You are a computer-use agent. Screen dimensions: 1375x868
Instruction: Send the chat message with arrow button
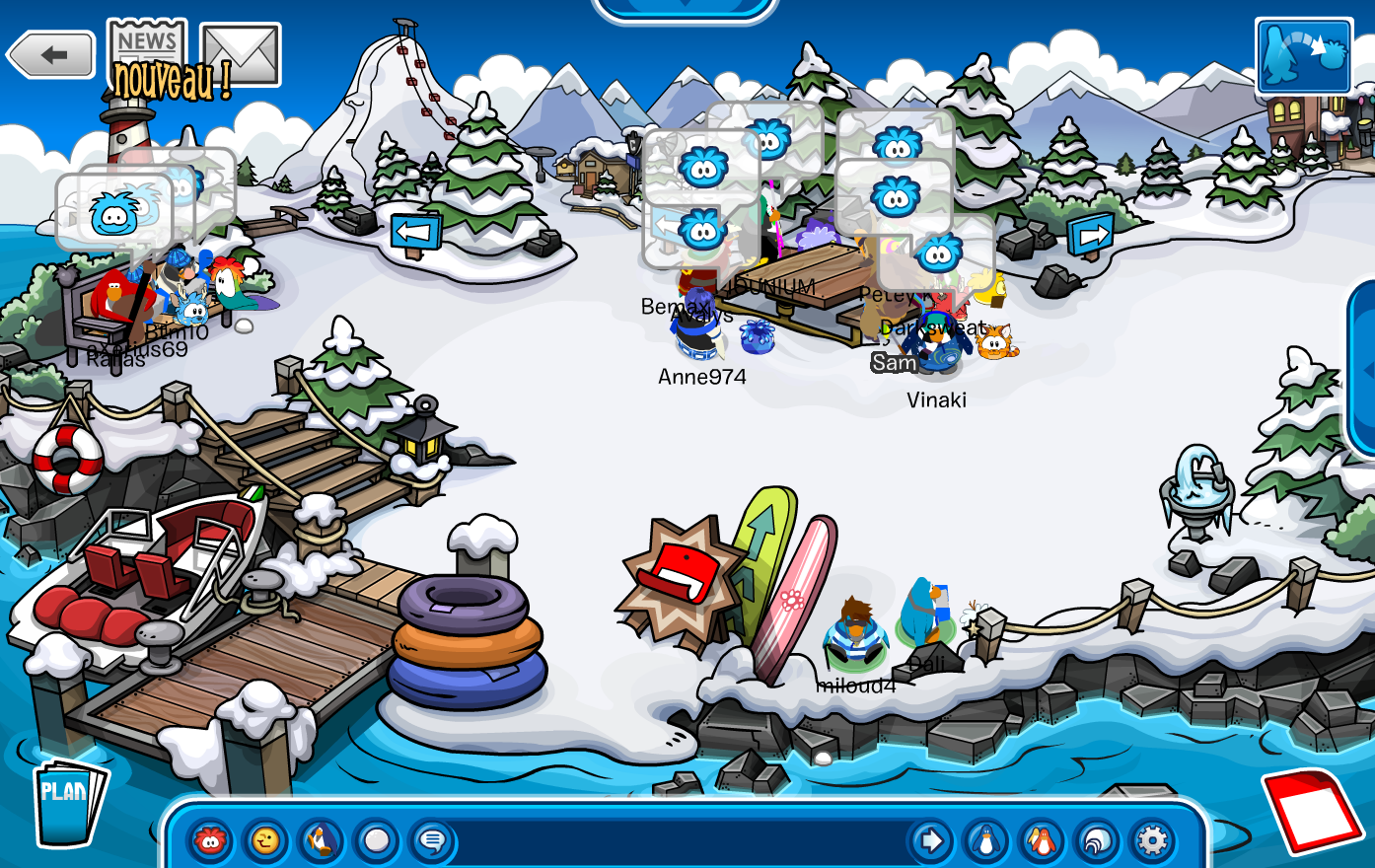(x=929, y=841)
